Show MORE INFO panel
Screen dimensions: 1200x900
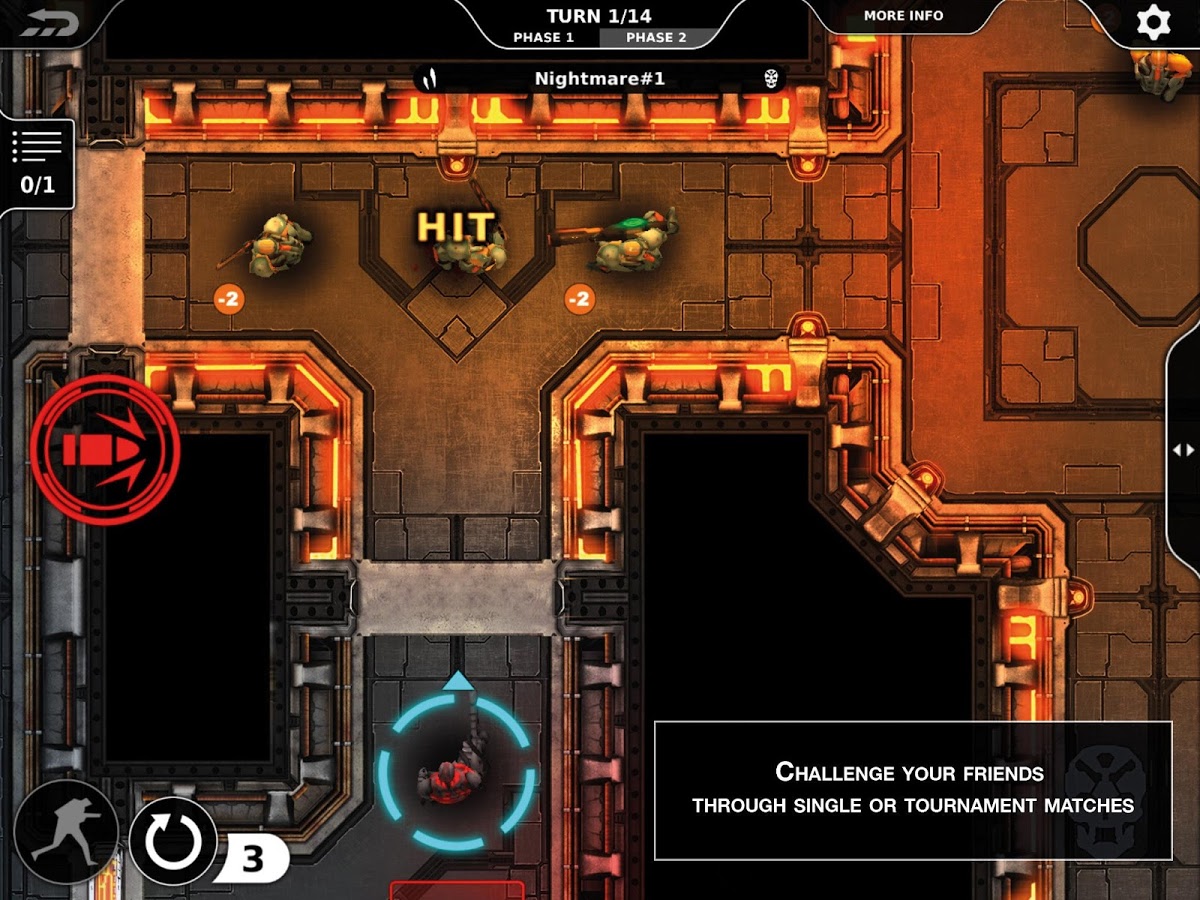tap(903, 16)
